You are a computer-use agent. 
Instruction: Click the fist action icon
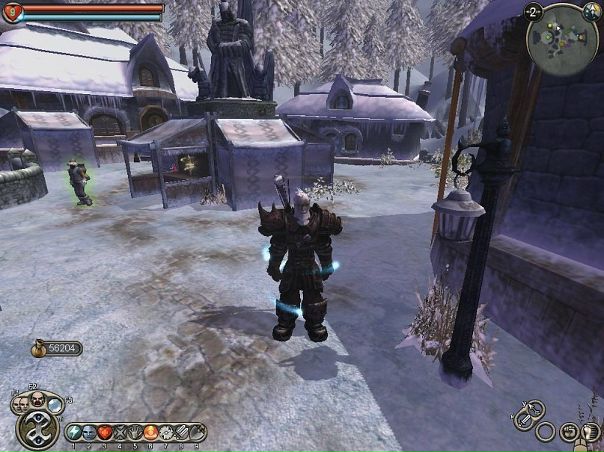(x=570, y=432)
